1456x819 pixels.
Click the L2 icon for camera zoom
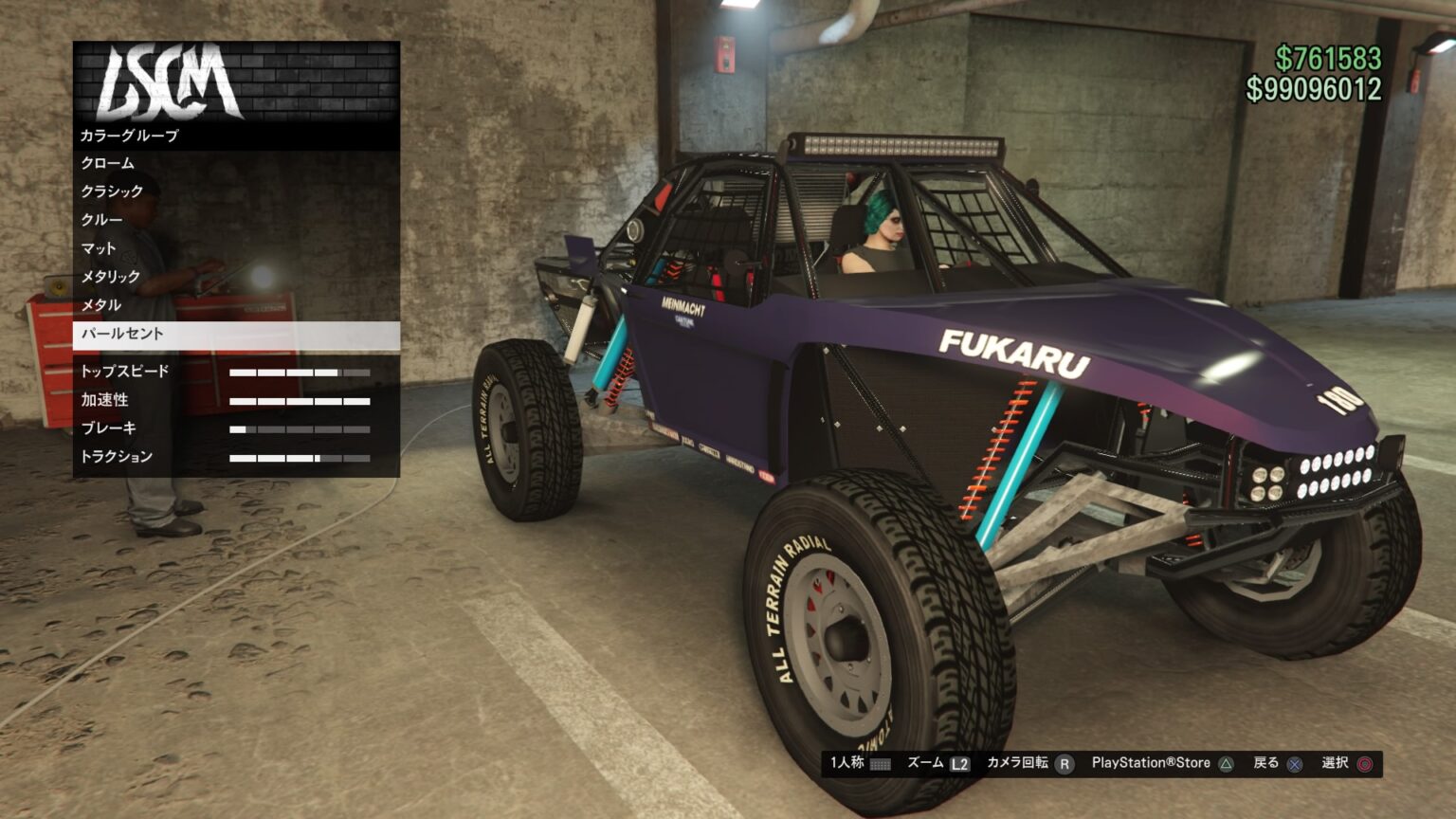[x=960, y=763]
